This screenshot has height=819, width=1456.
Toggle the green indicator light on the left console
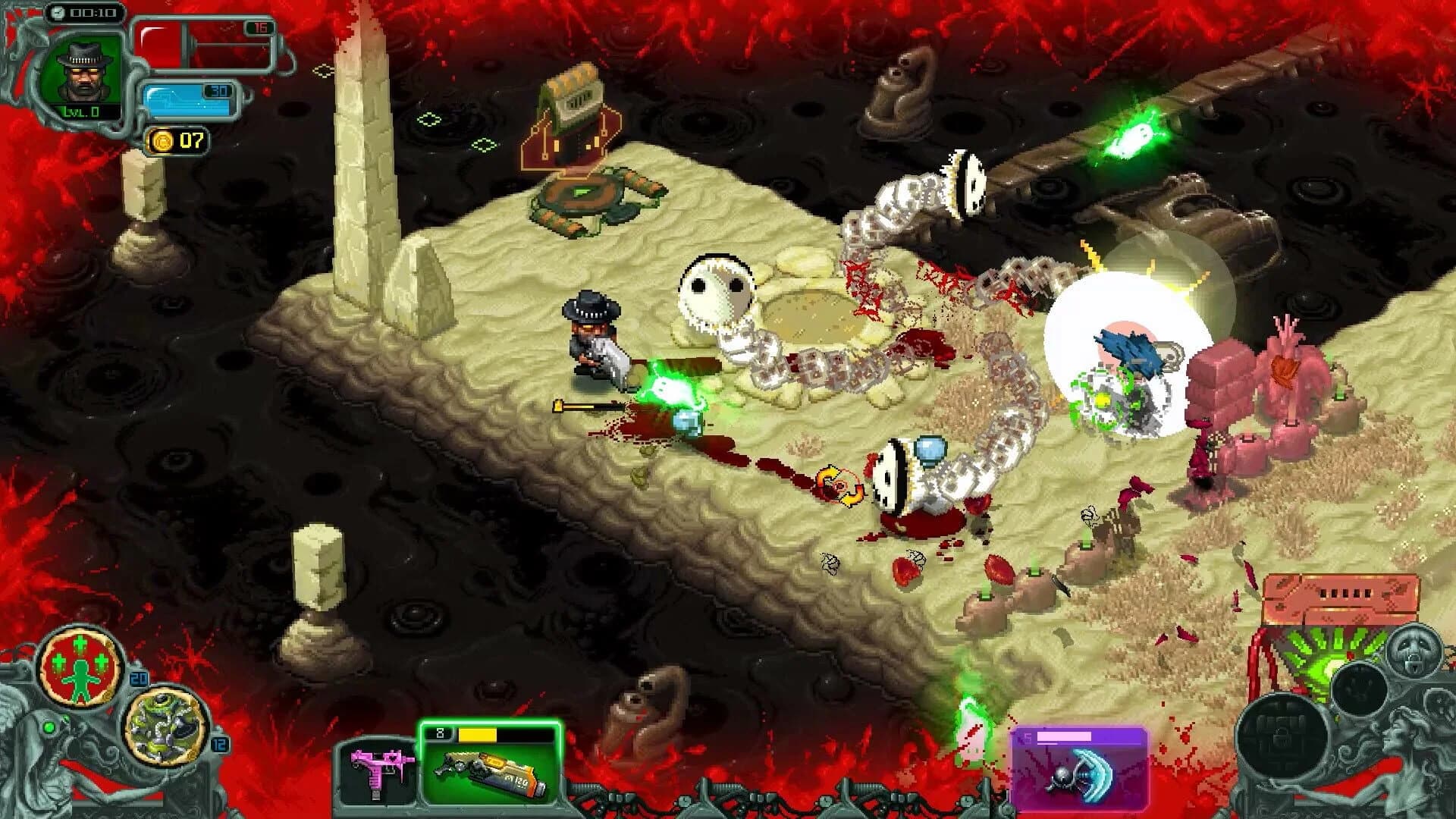pyautogui.click(x=48, y=726)
